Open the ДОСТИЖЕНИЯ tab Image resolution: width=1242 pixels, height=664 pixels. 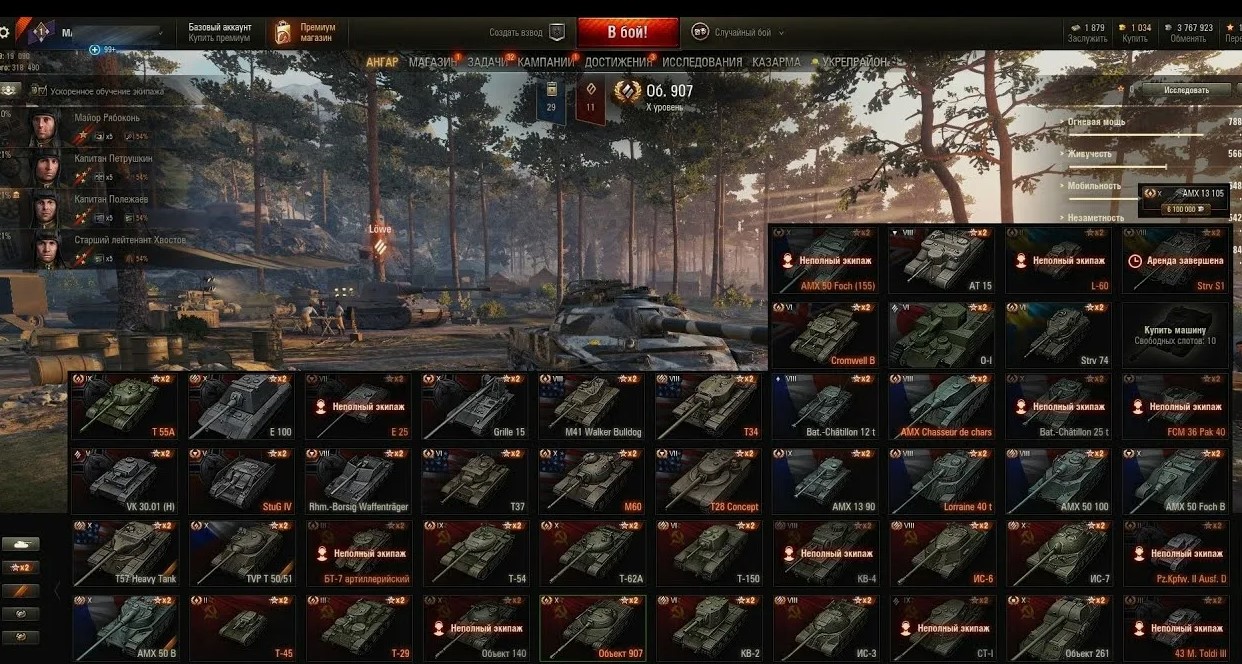click(x=619, y=62)
